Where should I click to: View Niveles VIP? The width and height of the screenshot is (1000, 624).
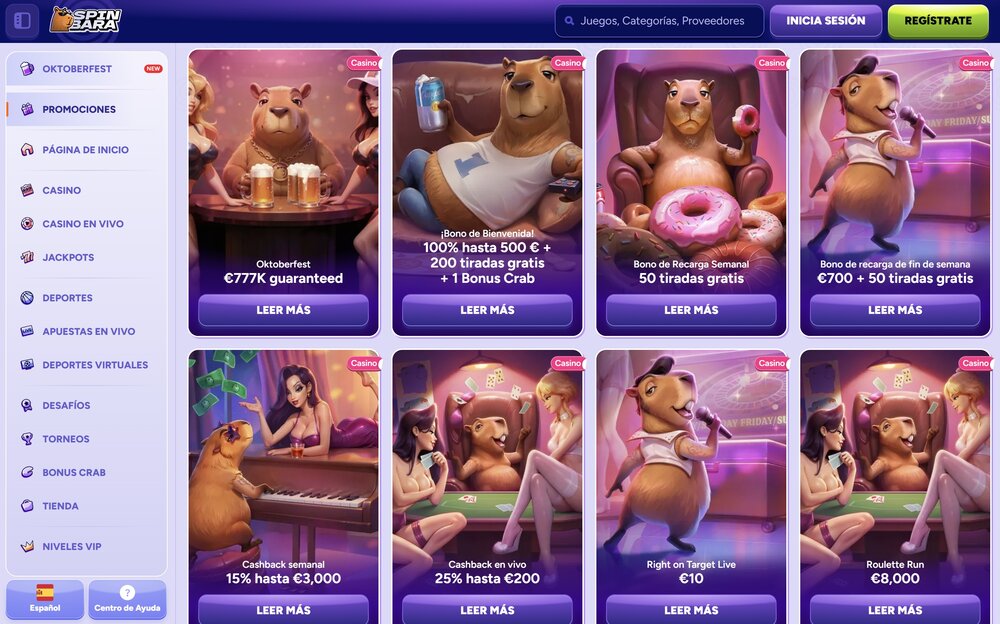71,546
